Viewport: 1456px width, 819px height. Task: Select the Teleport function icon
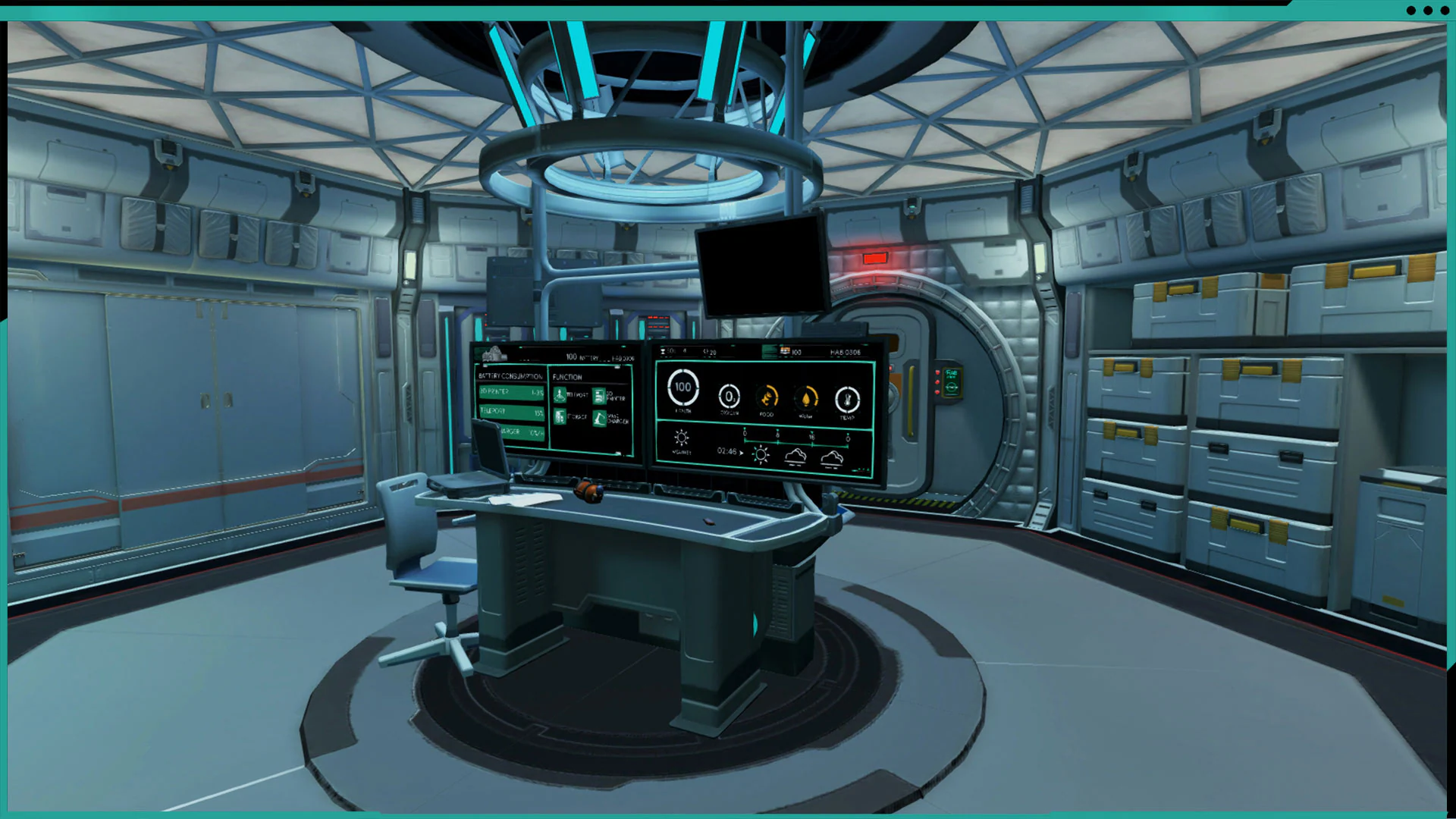pos(560,394)
